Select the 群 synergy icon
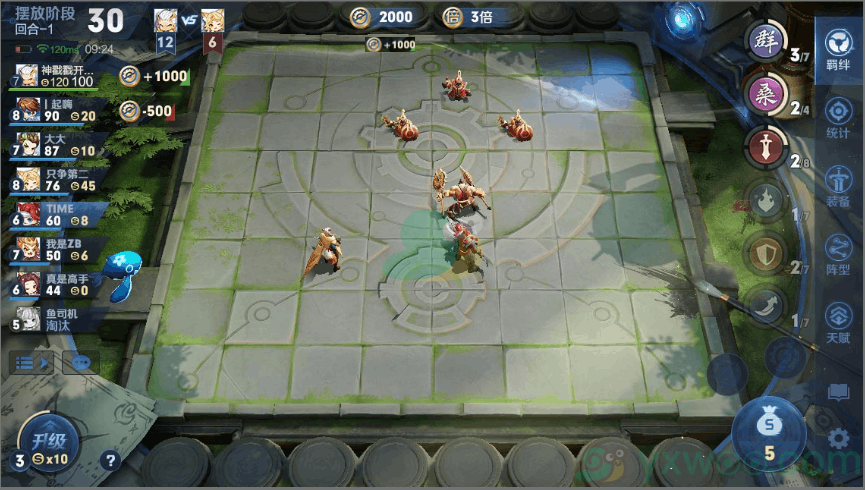Screen dimensions: 865x490 (767, 43)
